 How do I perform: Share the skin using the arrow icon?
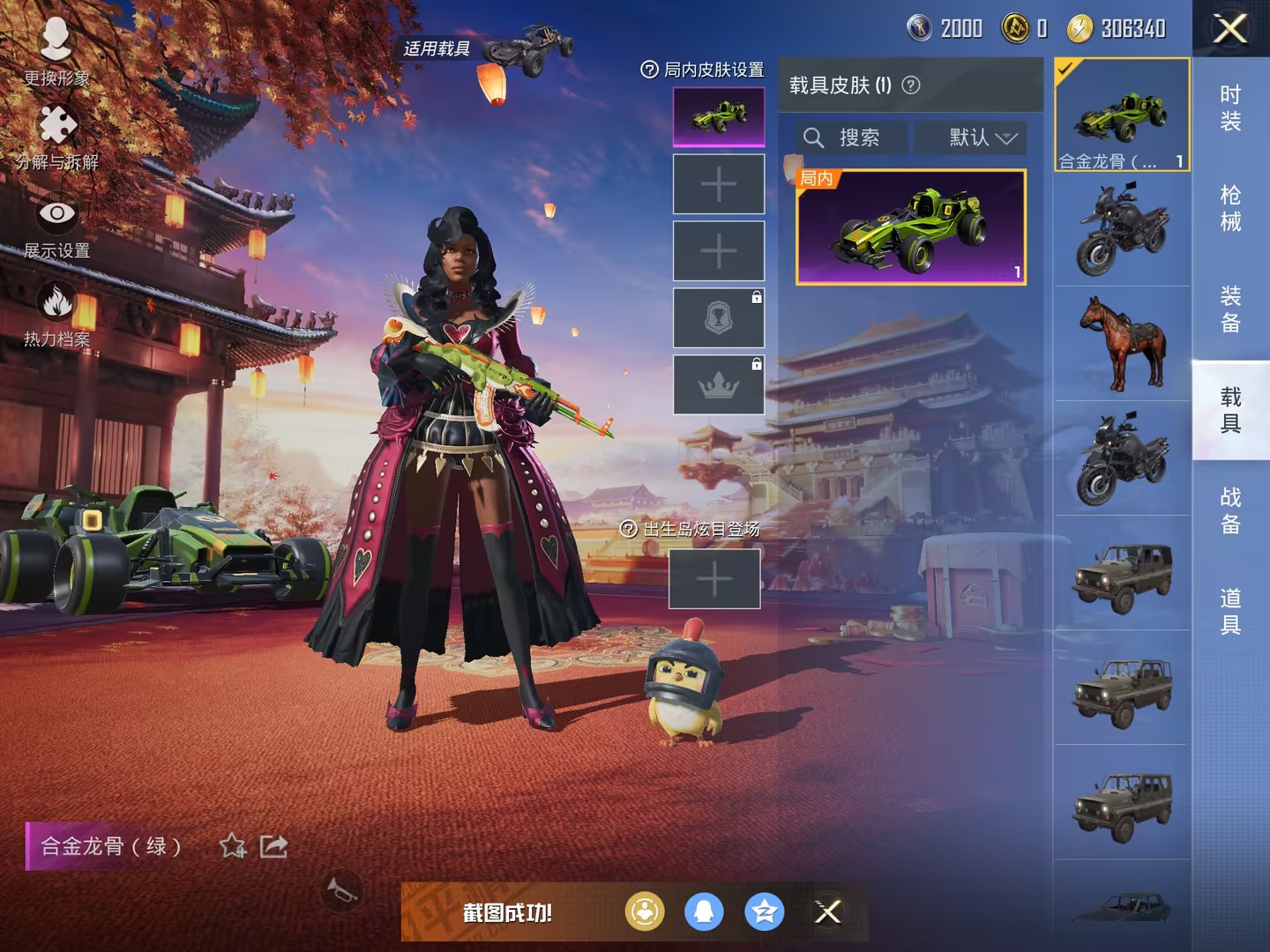coord(274,846)
